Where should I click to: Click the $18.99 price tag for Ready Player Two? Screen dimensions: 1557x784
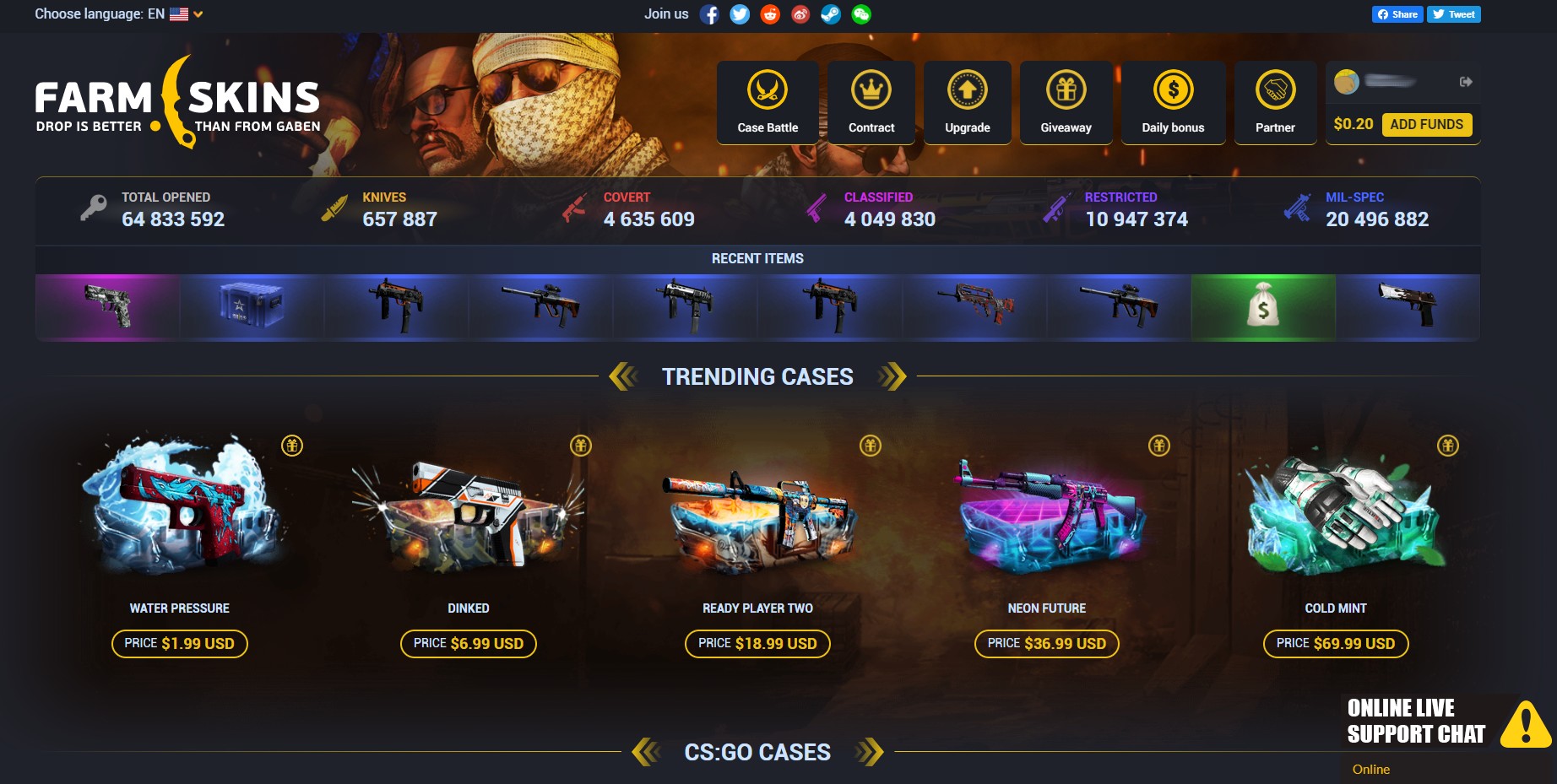click(x=756, y=643)
